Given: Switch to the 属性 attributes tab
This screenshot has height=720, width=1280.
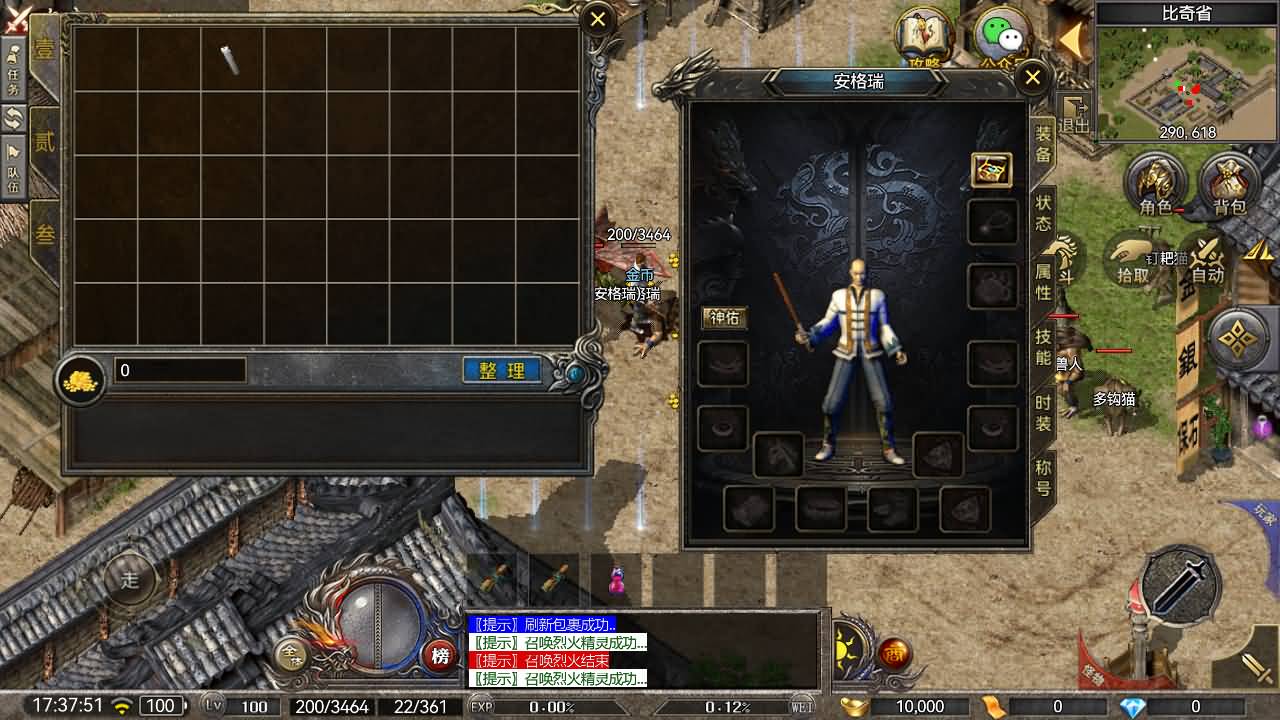Looking at the screenshot, I should [1043, 281].
